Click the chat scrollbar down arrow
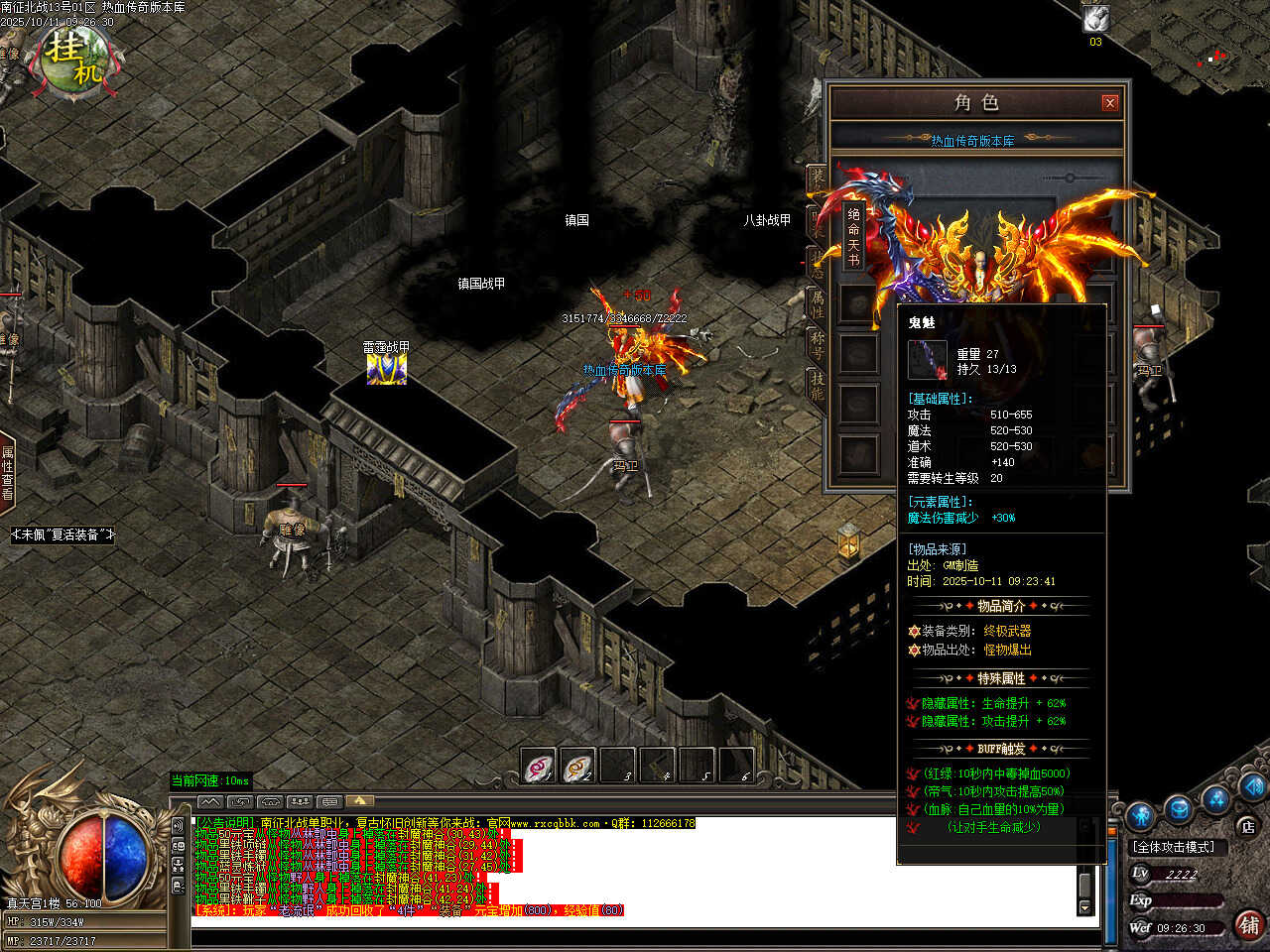The image size is (1270, 952). click(x=1084, y=907)
